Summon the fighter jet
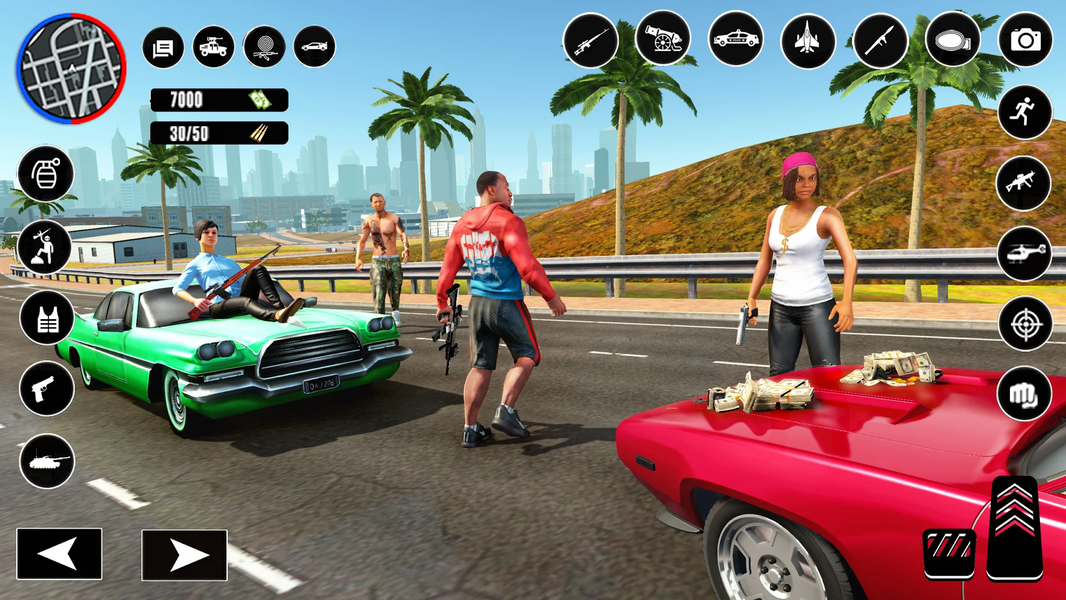The height and width of the screenshot is (600, 1066). (x=808, y=40)
